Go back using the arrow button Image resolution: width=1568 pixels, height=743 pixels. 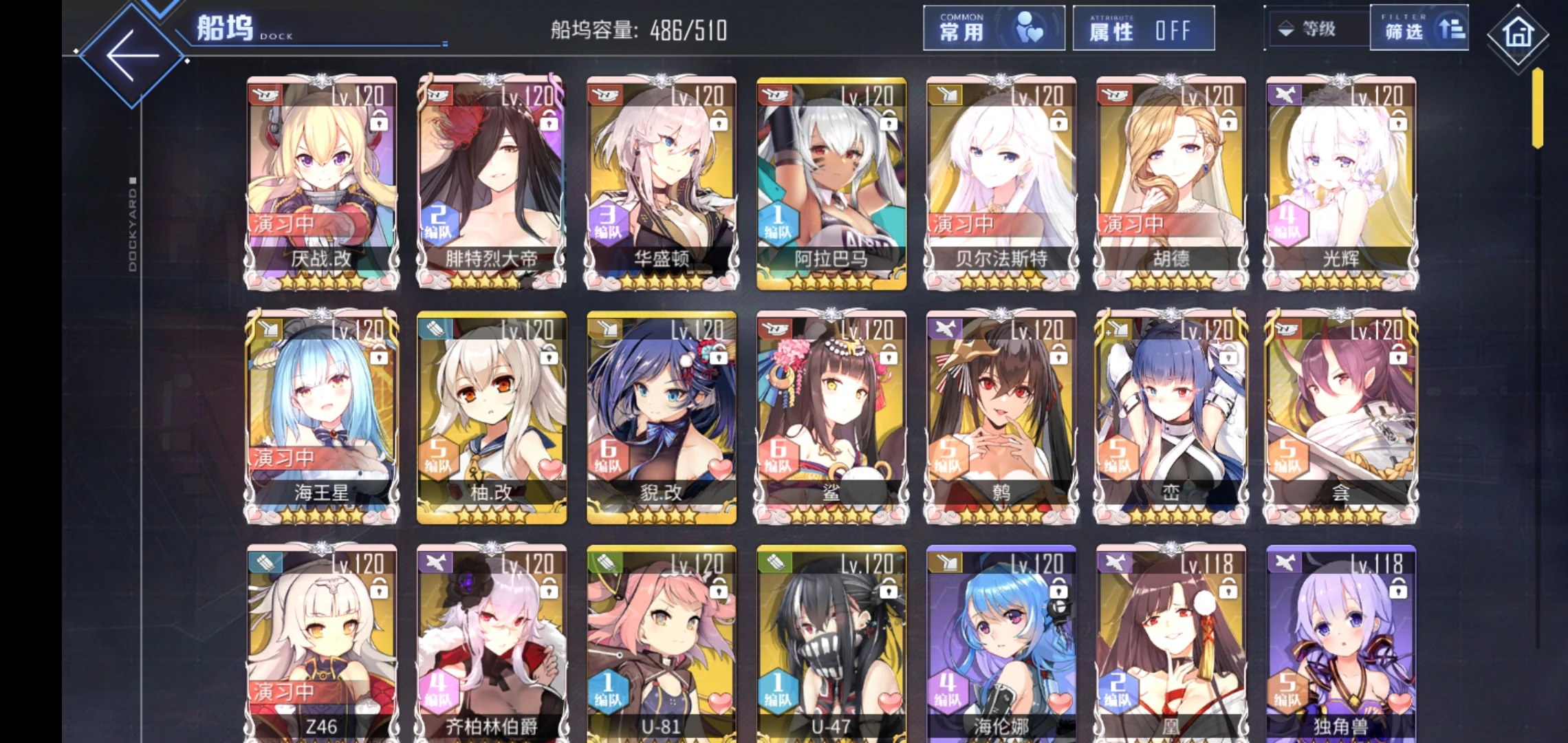coord(132,56)
